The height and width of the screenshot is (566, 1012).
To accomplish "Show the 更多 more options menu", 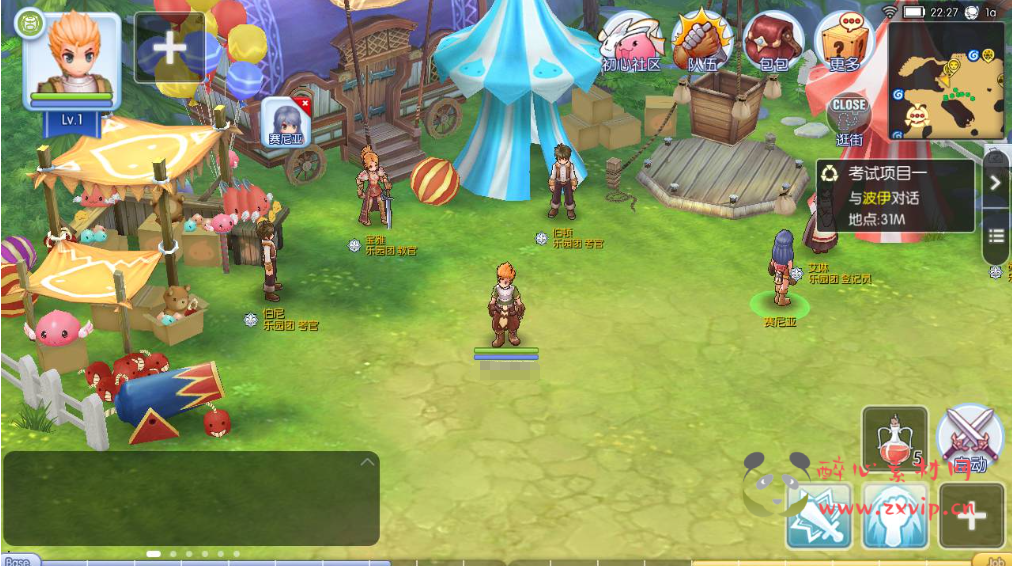I will point(843,43).
